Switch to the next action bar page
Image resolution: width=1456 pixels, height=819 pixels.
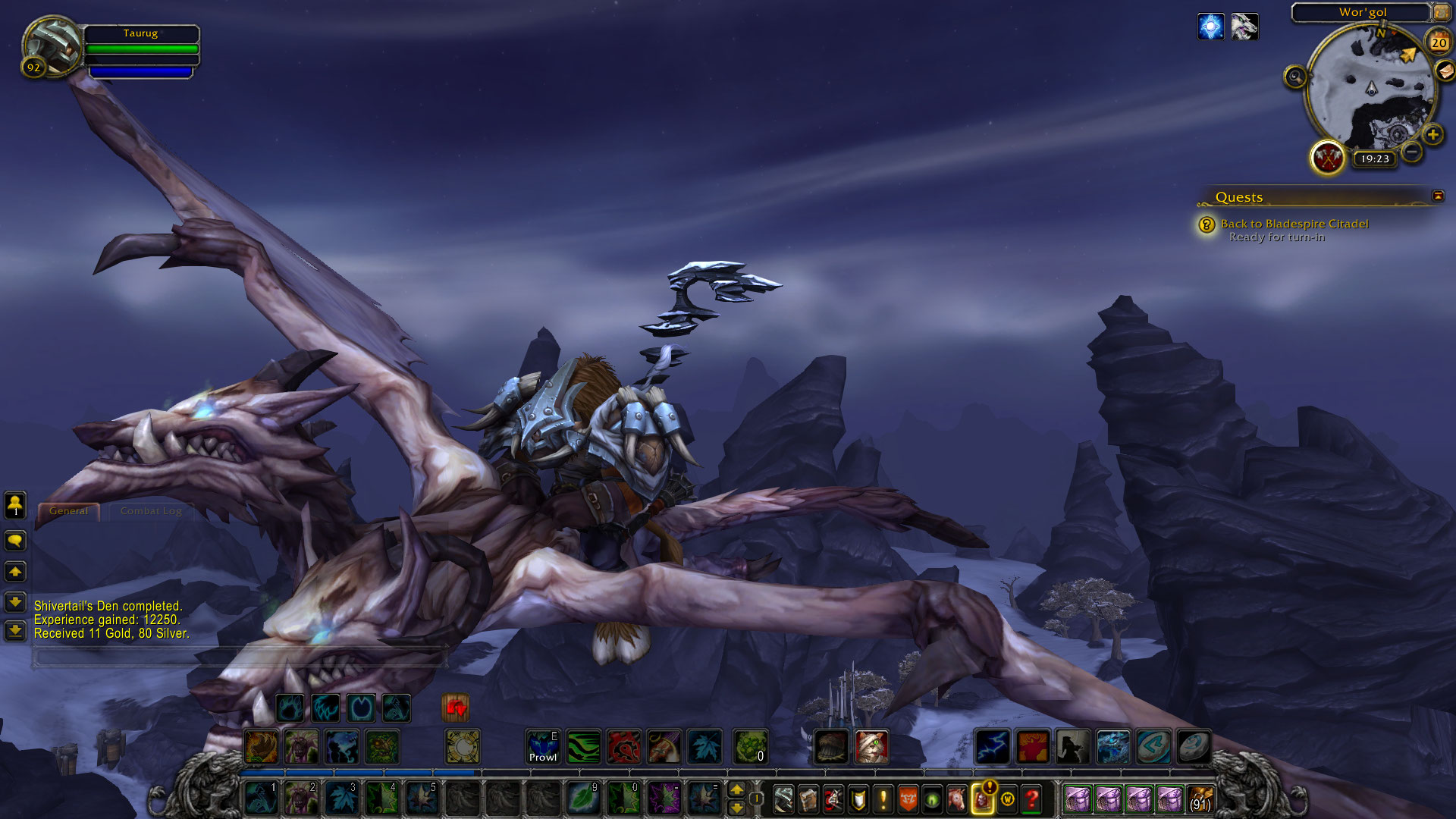pos(736,789)
